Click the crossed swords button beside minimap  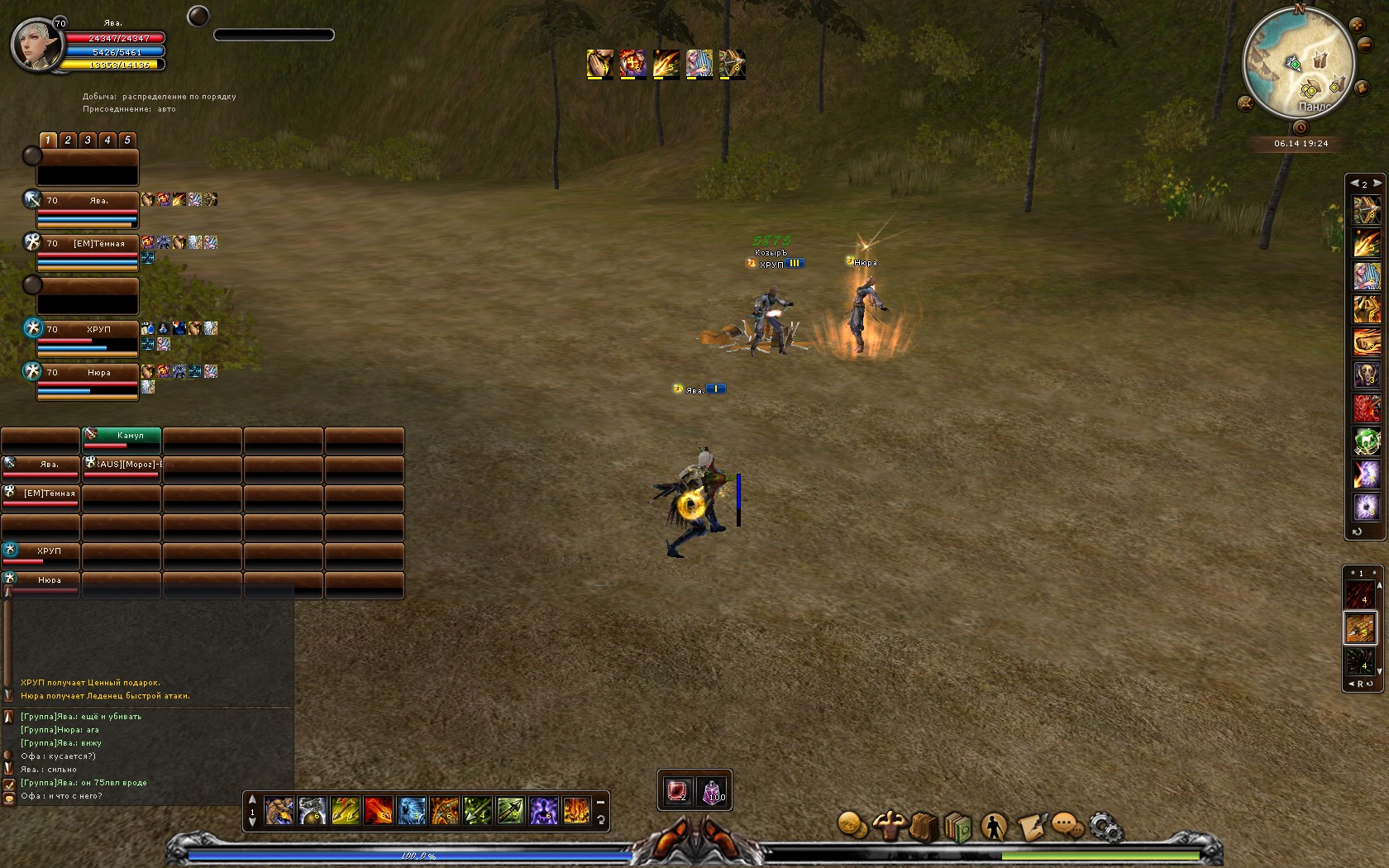click(1246, 104)
